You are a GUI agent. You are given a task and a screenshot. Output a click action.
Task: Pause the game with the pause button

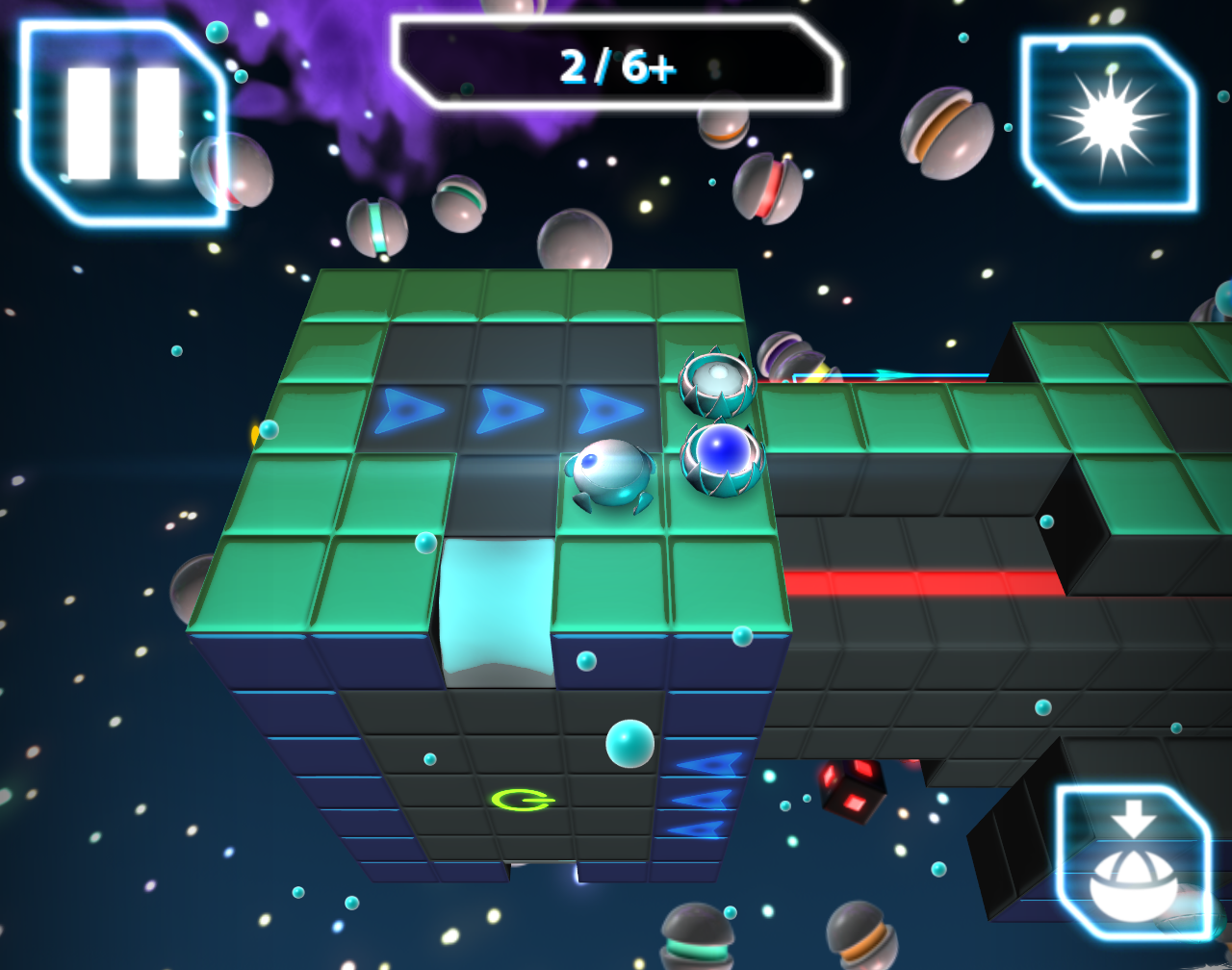coord(123,123)
